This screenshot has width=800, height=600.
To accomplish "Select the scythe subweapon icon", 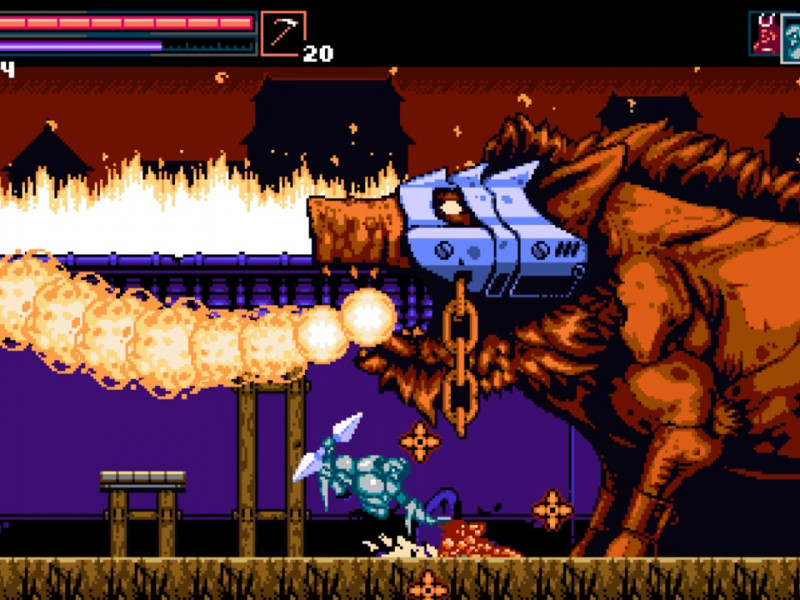I will pyautogui.click(x=283, y=33).
